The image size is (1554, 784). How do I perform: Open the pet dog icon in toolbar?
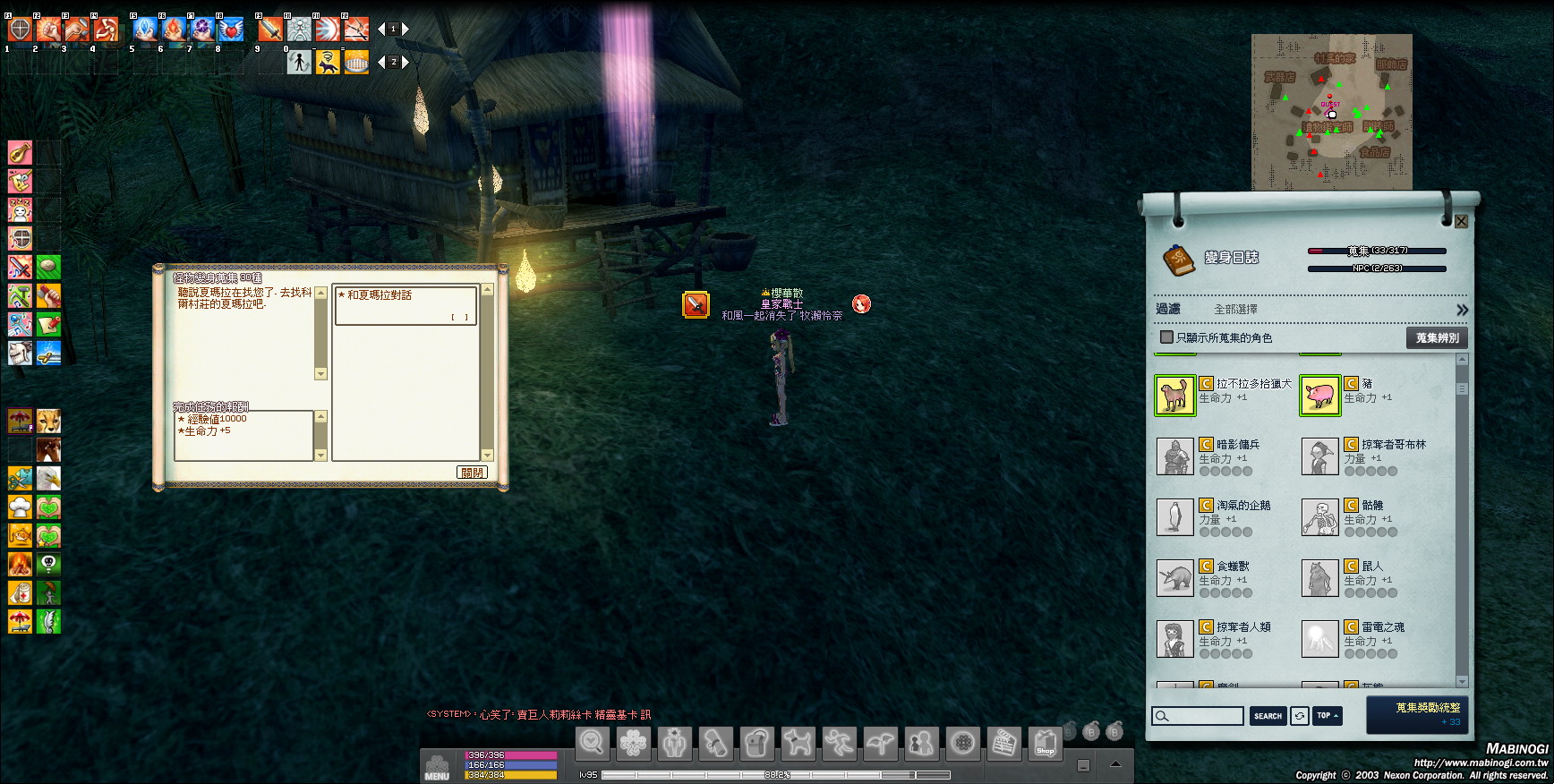[798, 743]
